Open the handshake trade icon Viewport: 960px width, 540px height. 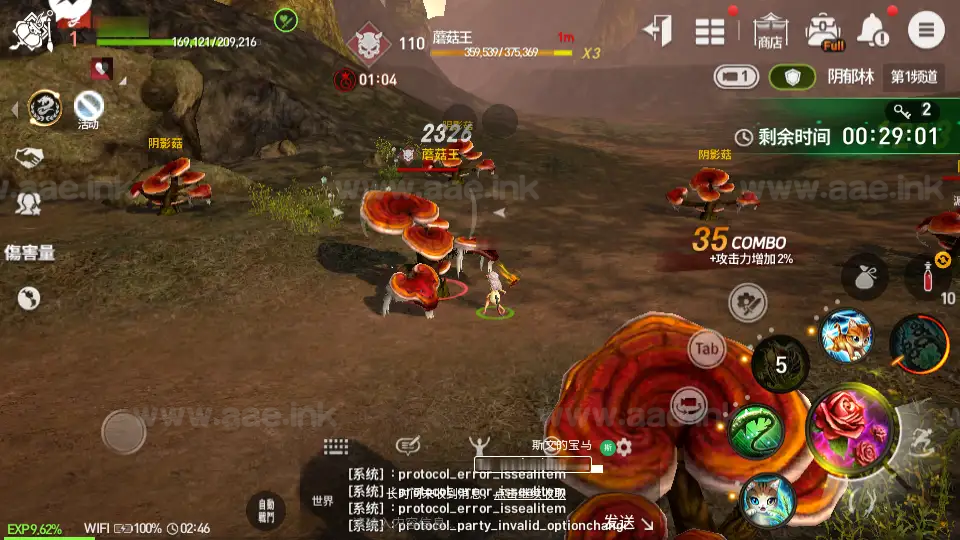click(x=28, y=157)
